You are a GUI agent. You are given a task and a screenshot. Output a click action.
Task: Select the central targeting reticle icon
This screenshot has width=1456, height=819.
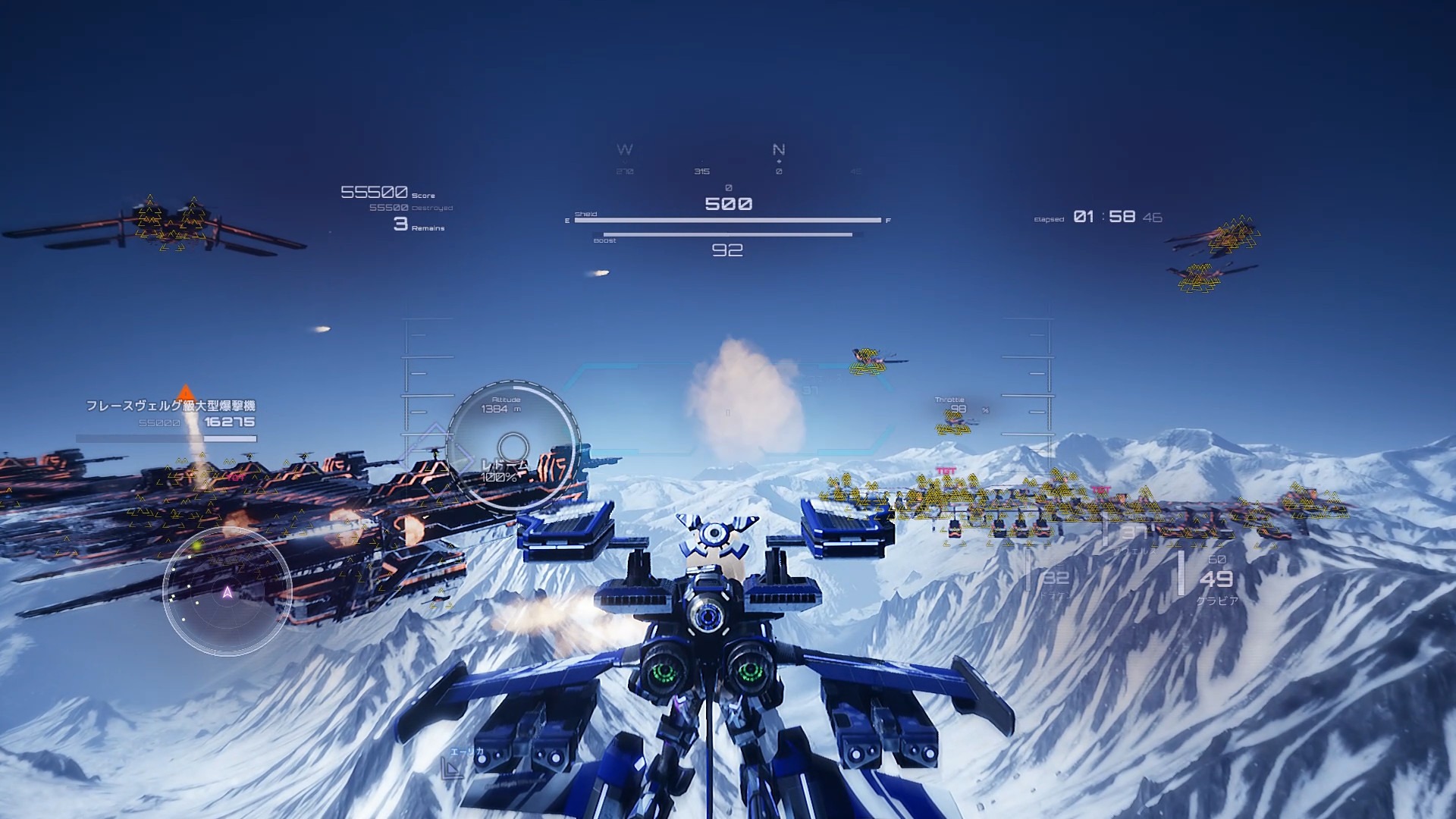tap(728, 409)
